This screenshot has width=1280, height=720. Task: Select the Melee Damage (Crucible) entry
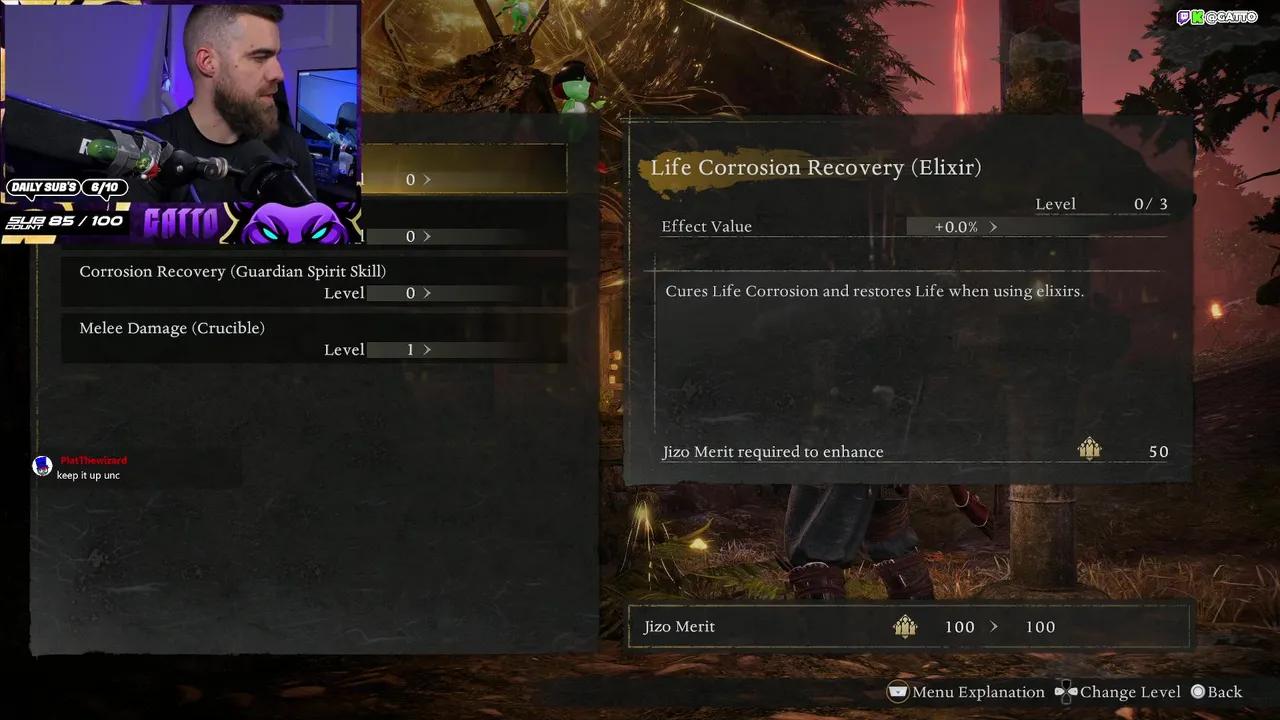click(x=172, y=328)
